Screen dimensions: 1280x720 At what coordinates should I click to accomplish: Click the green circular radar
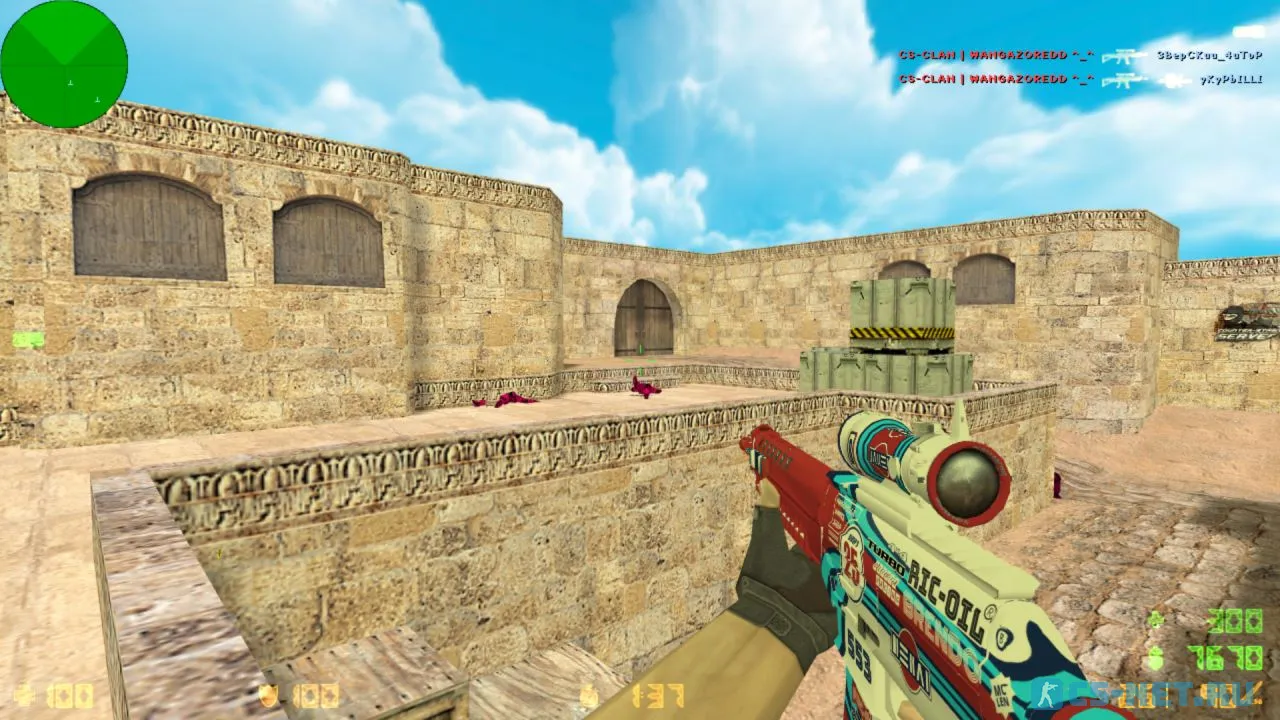click(x=64, y=64)
